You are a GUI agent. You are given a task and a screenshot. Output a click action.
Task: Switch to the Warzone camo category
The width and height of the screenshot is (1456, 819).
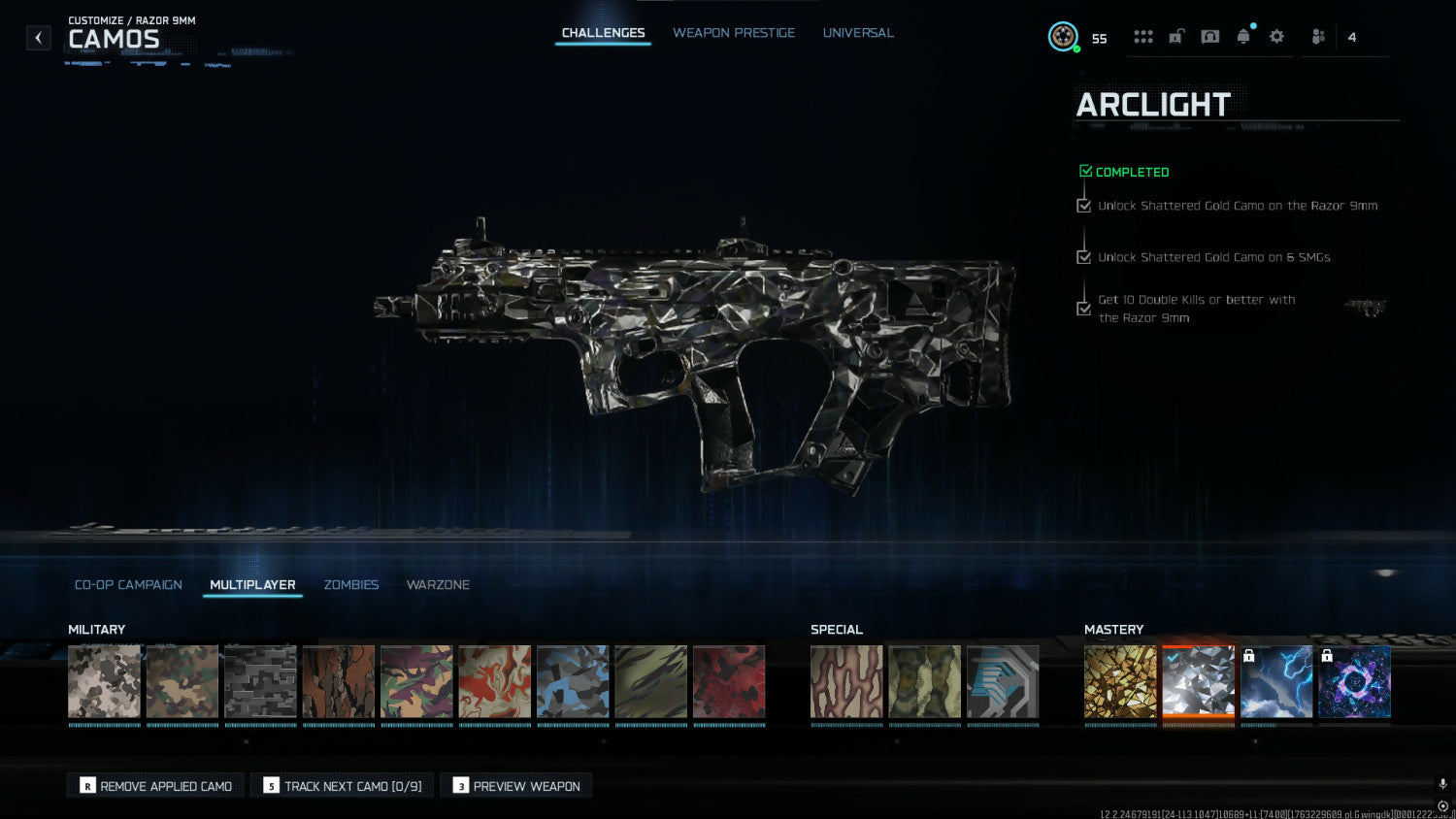(438, 584)
